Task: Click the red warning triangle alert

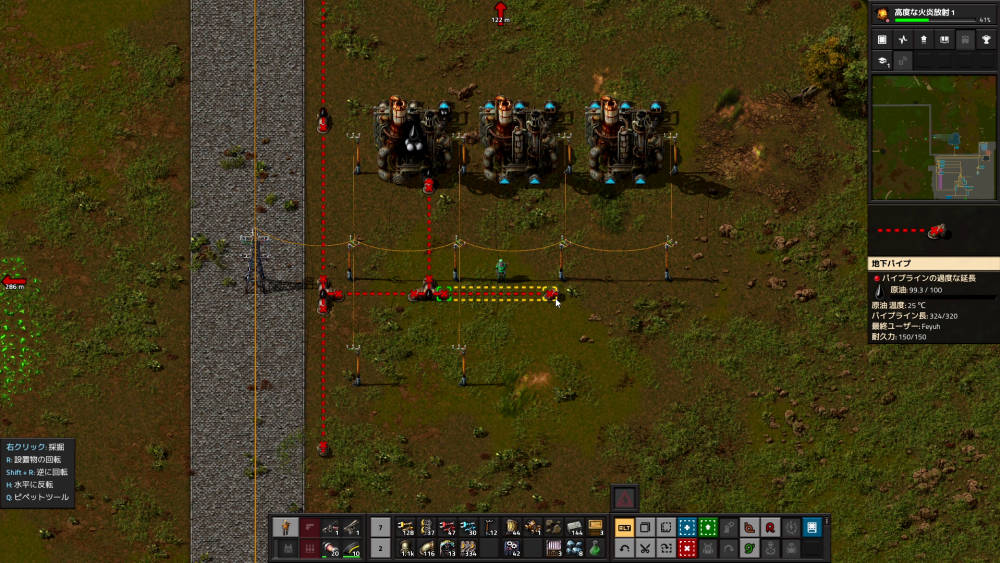Action: pos(625,497)
